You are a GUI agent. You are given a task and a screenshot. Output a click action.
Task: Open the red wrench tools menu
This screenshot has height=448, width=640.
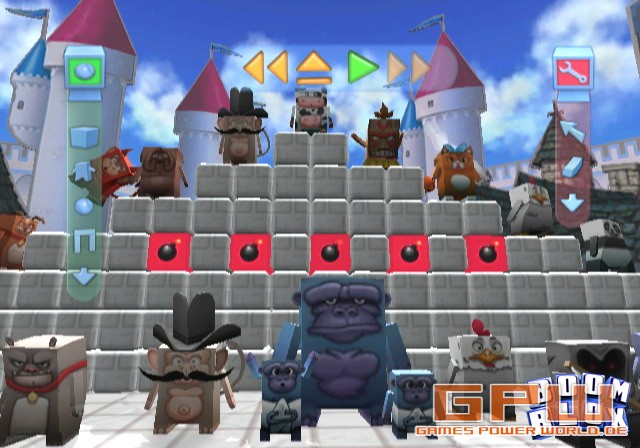coord(572,71)
